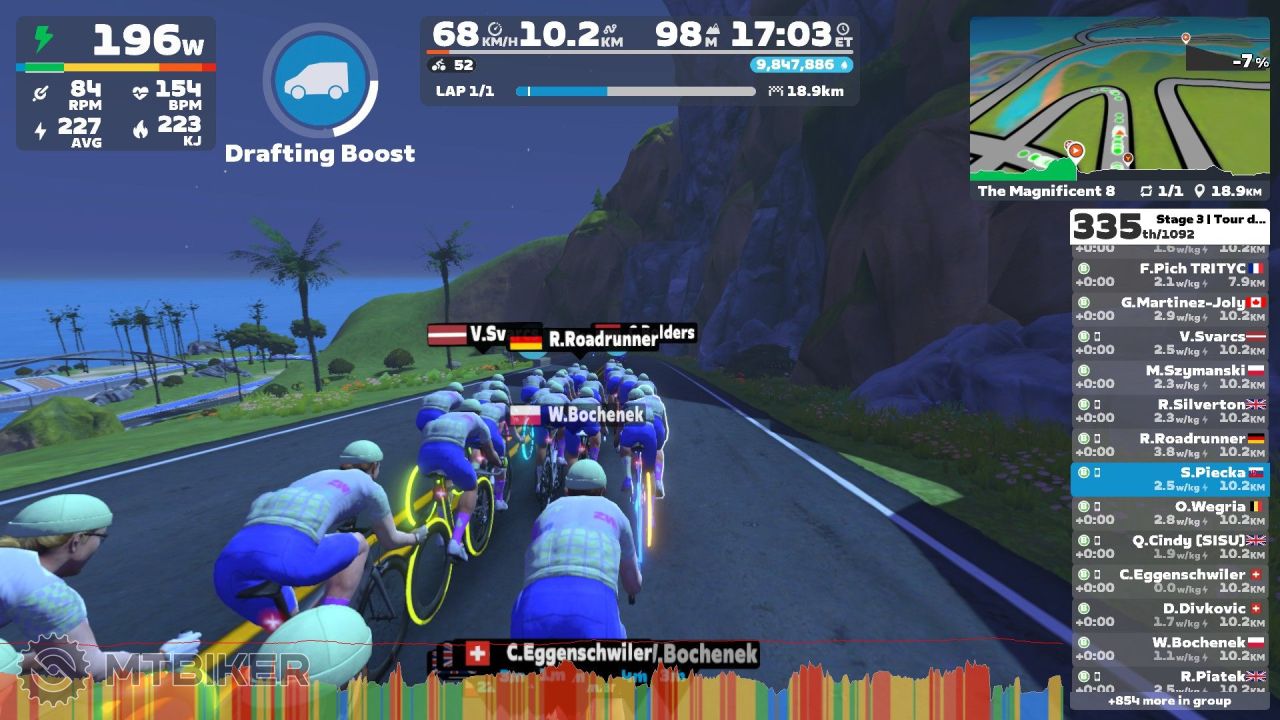This screenshot has width=1280, height=720.
Task: Select The Magnificent 8 route label
Action: (1045, 191)
